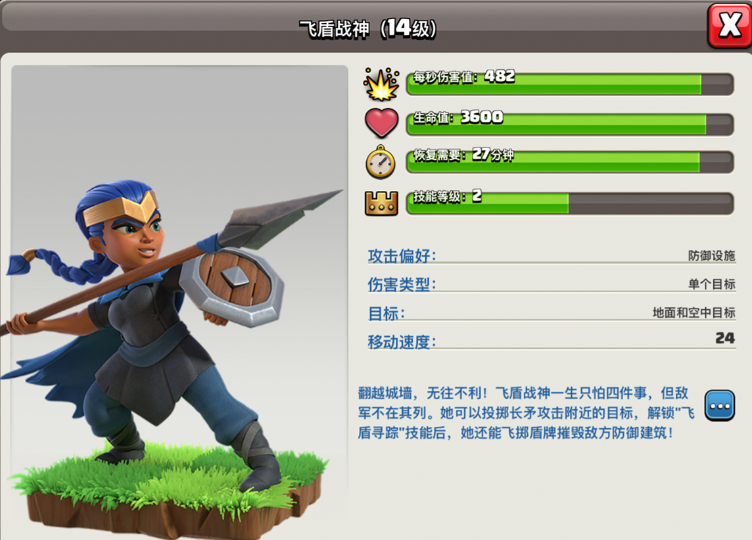The width and height of the screenshot is (752, 540).
Task: Expand the description with the blue ellipsis button
Action: (x=720, y=405)
